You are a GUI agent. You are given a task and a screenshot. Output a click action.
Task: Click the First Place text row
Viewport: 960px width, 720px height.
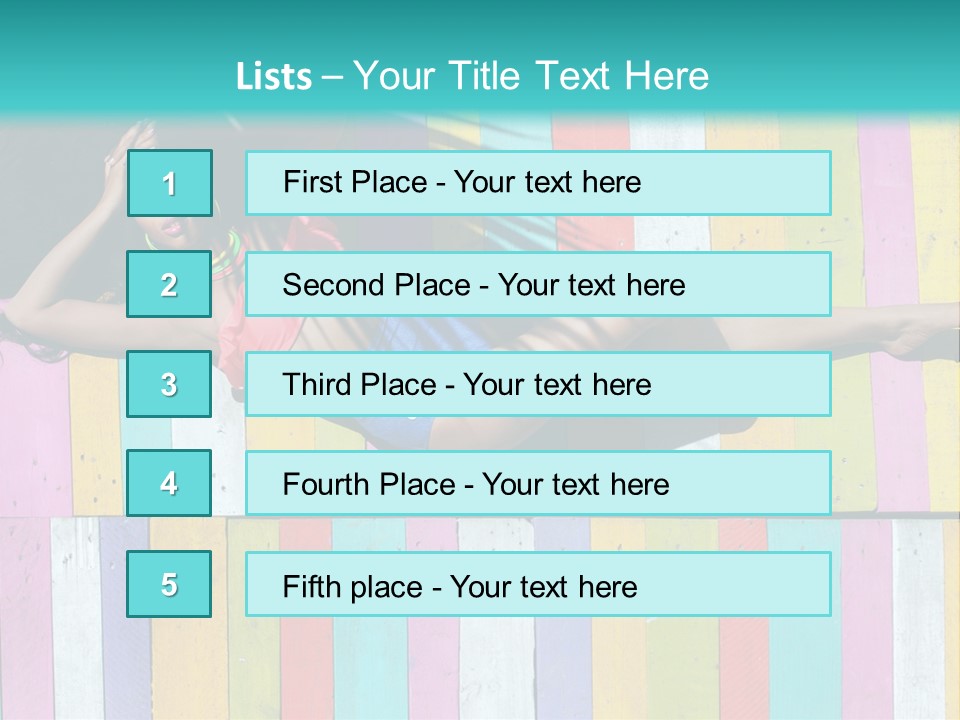tap(538, 183)
